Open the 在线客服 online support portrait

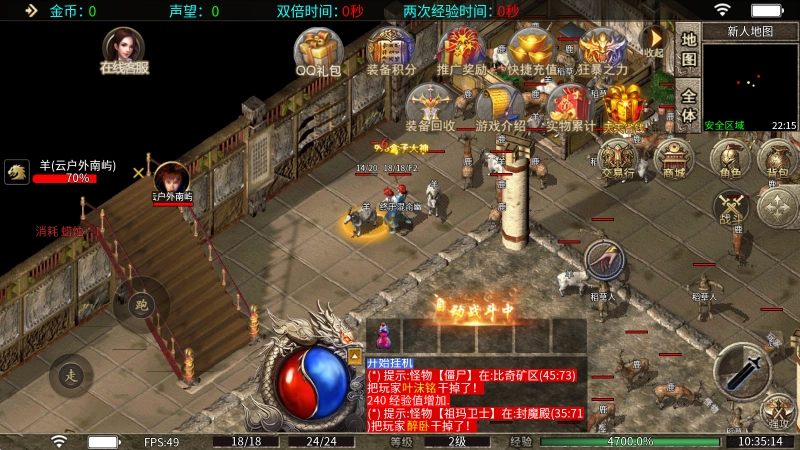tap(124, 49)
